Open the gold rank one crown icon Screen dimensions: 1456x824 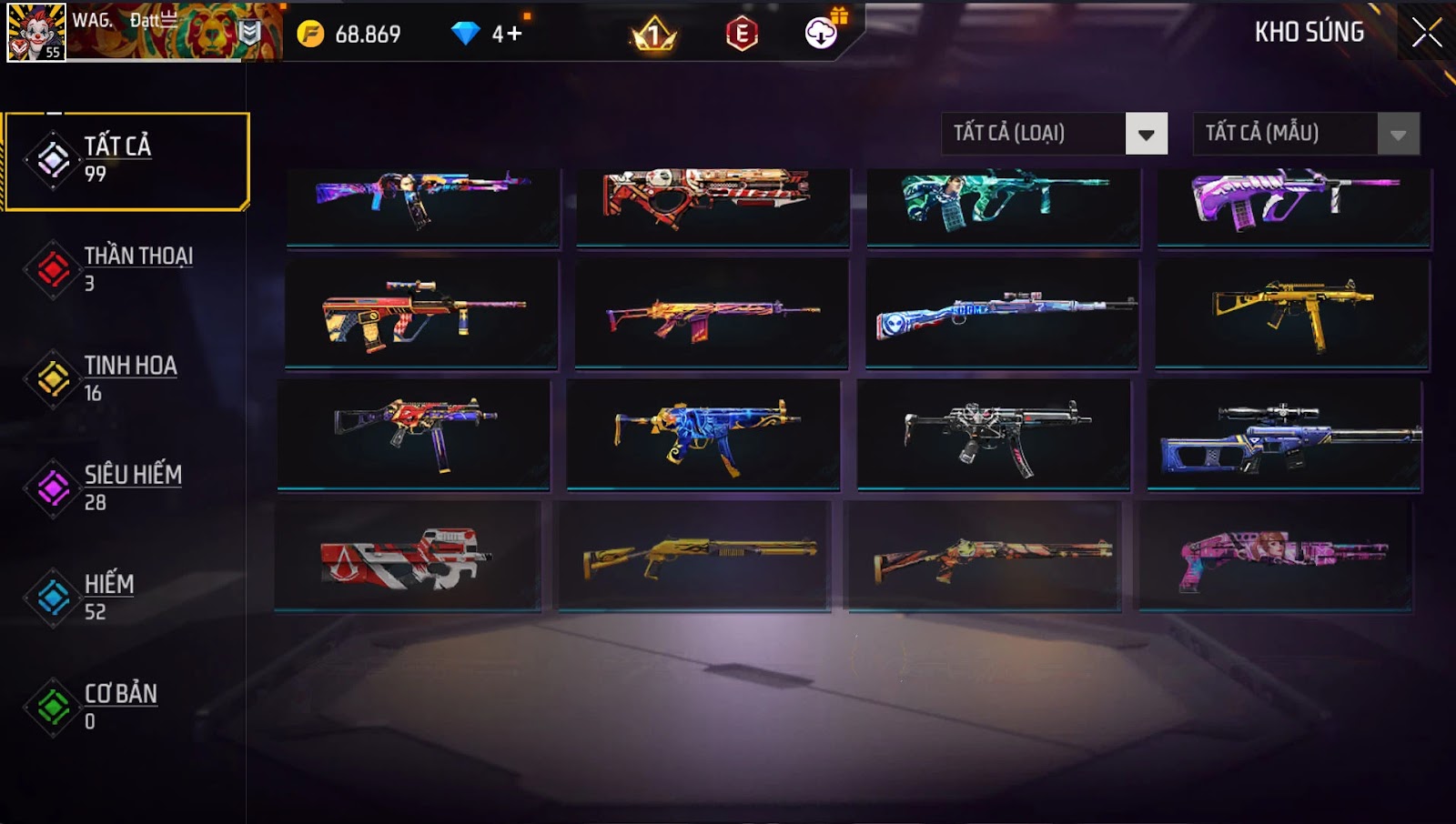654,35
